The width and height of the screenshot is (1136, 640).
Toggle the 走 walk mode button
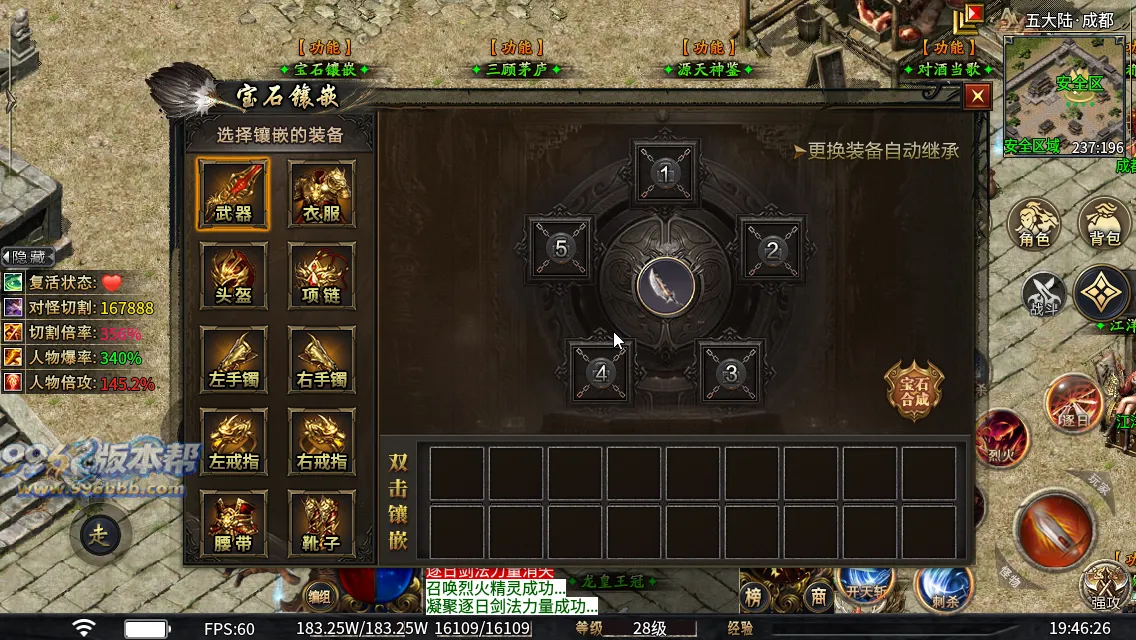click(x=100, y=534)
